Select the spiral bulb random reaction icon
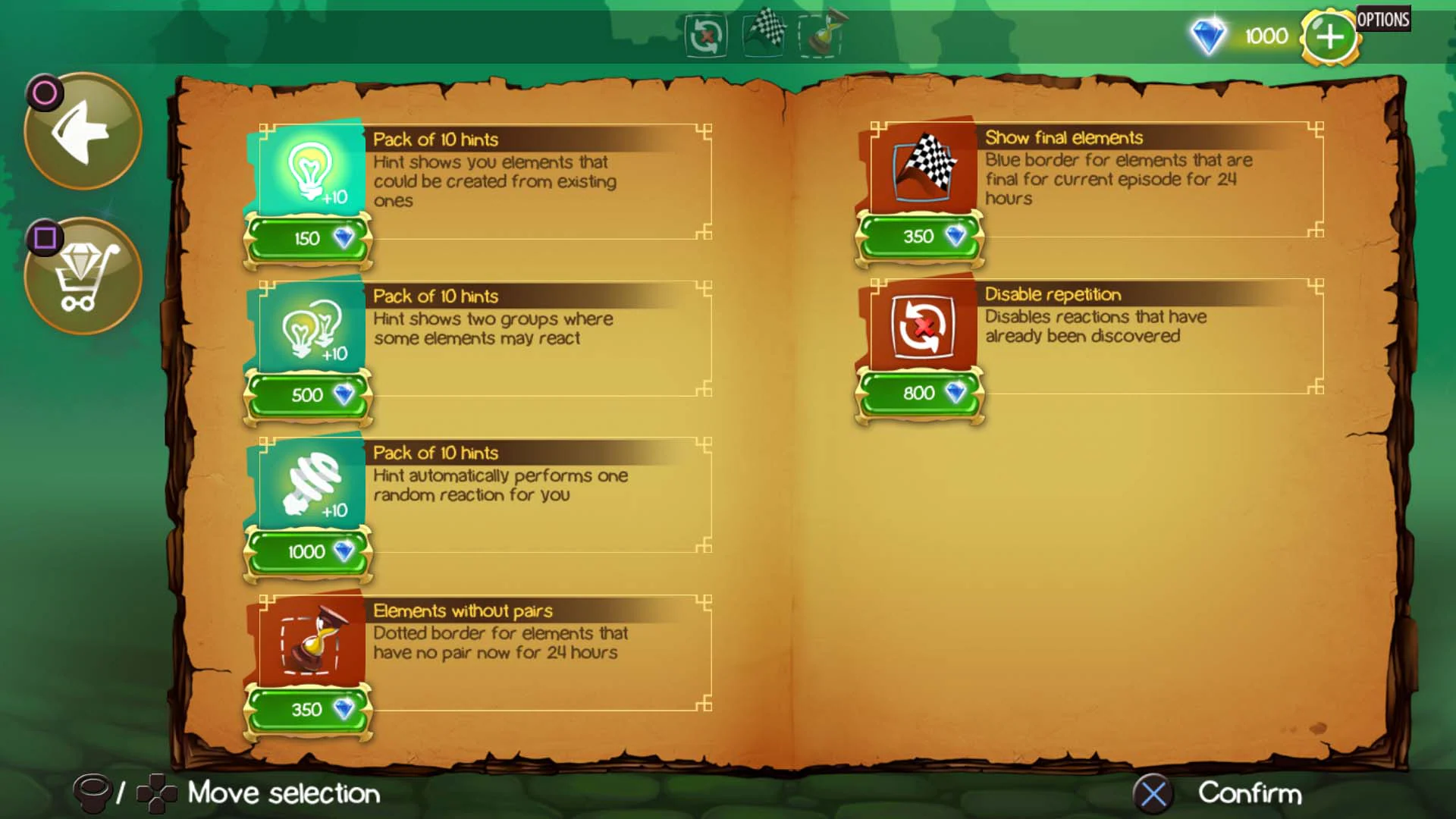1456x819 pixels. 306,485
